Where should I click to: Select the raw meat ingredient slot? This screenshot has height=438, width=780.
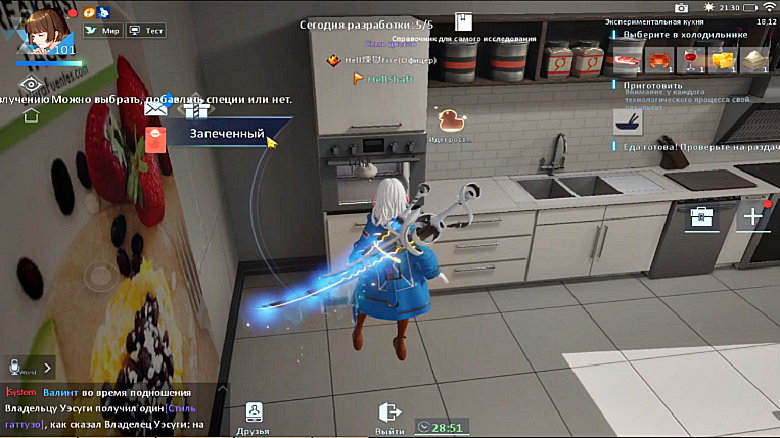626,60
